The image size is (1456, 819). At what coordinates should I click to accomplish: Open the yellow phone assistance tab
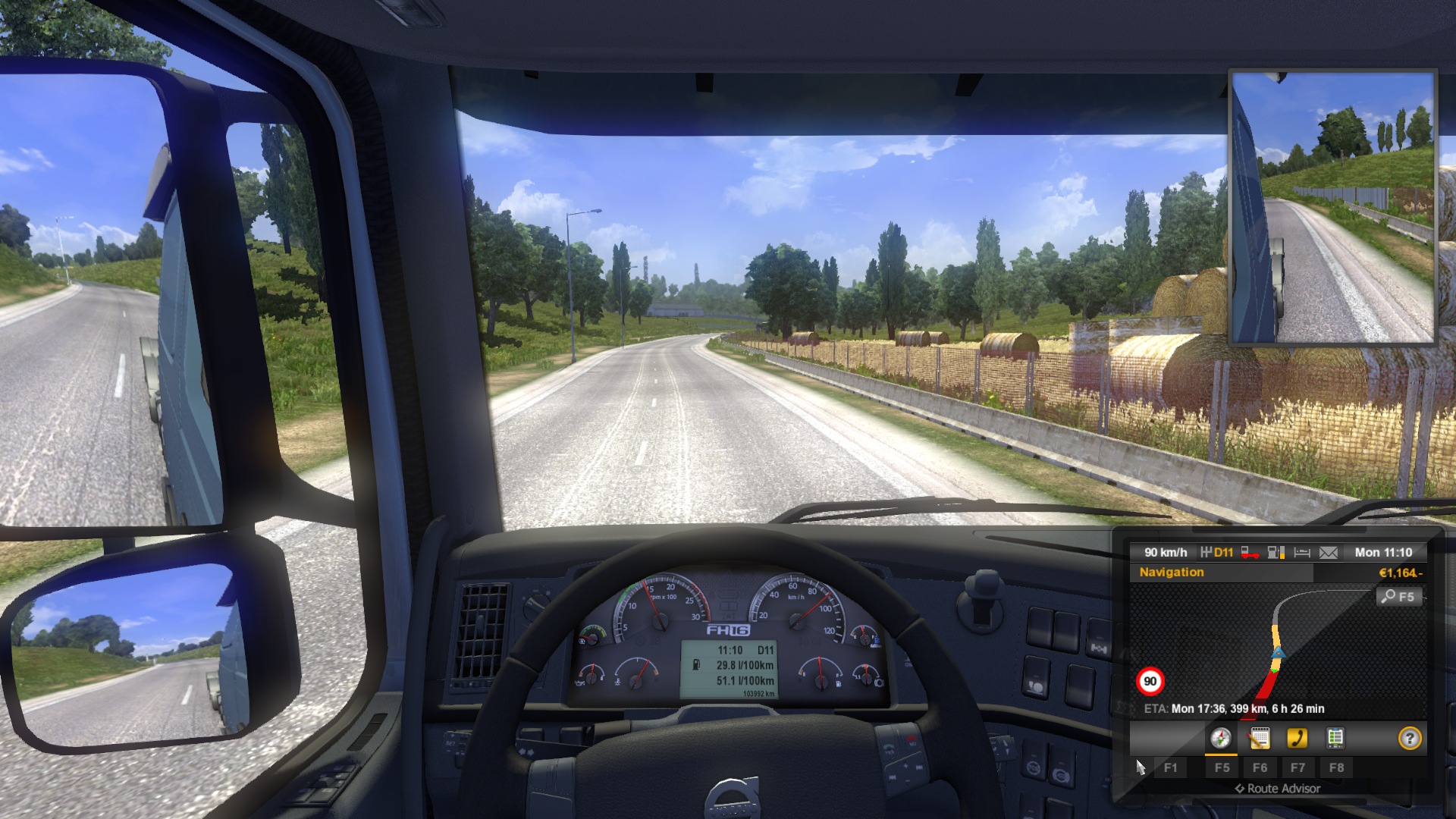pyautogui.click(x=1297, y=738)
